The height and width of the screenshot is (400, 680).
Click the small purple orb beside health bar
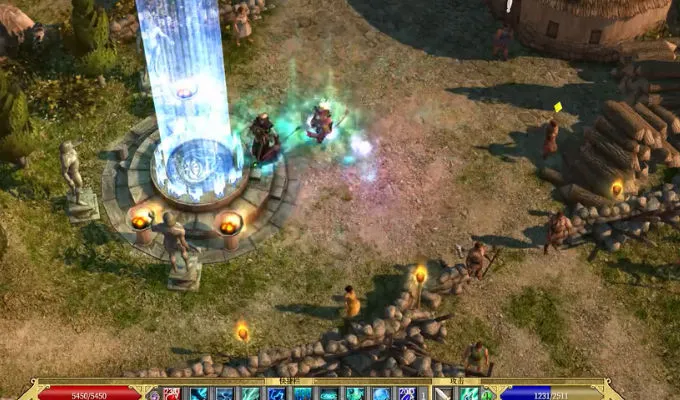(x=153, y=394)
